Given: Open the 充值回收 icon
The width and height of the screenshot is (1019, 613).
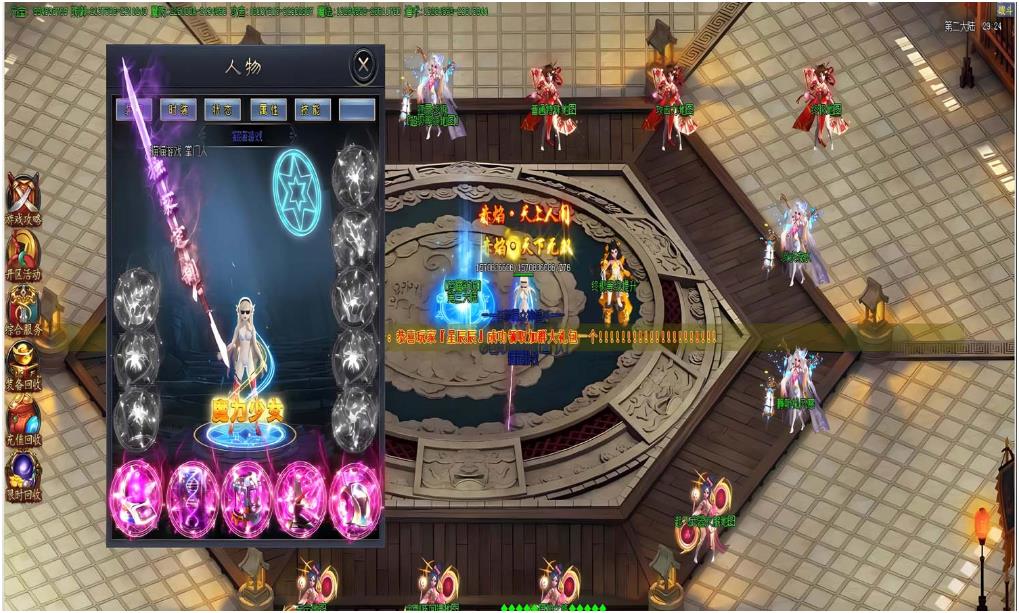Looking at the screenshot, I should coord(24,419).
